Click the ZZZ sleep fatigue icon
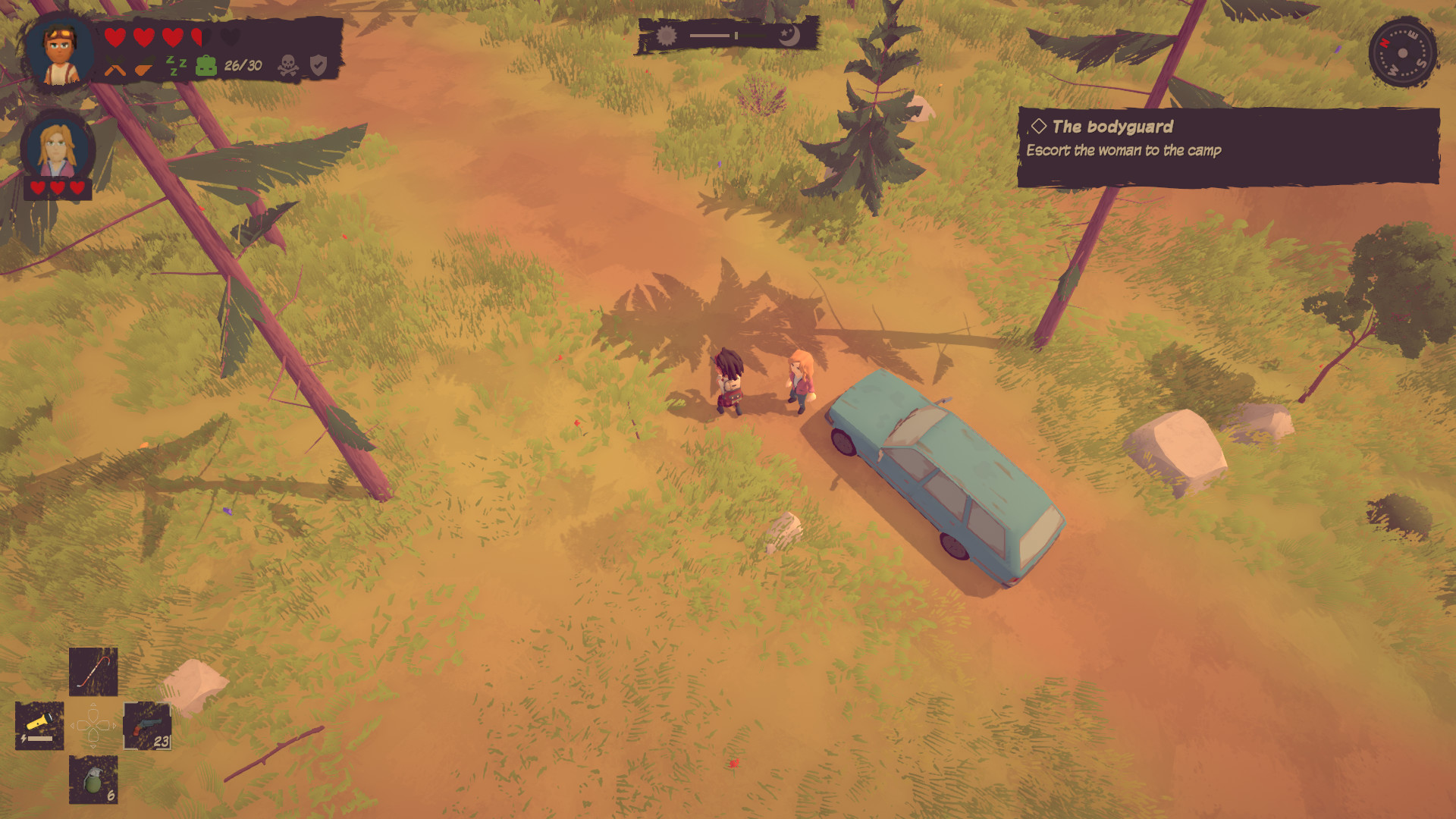The image size is (1456, 819). (177, 67)
